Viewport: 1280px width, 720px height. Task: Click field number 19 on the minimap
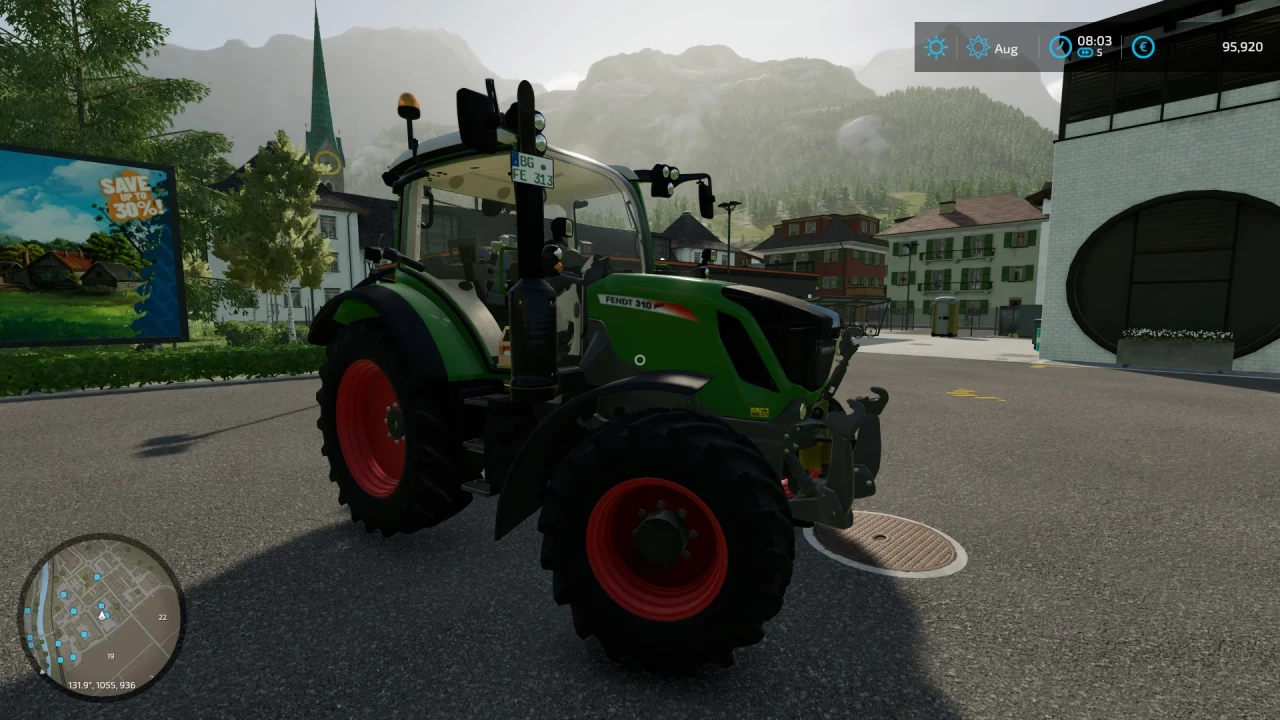[x=110, y=656]
